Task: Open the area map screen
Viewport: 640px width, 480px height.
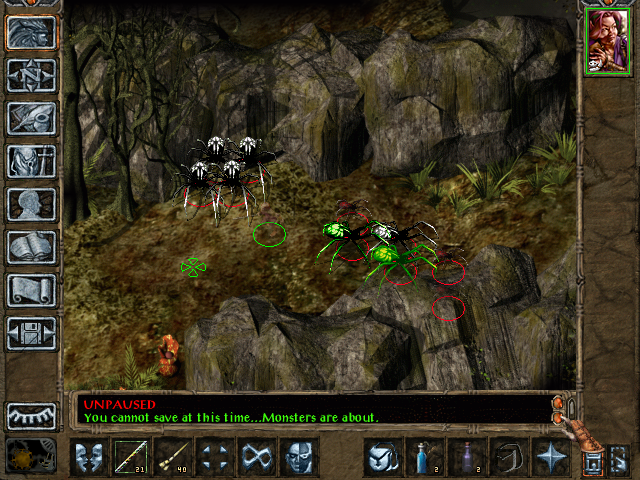Action: point(31,75)
